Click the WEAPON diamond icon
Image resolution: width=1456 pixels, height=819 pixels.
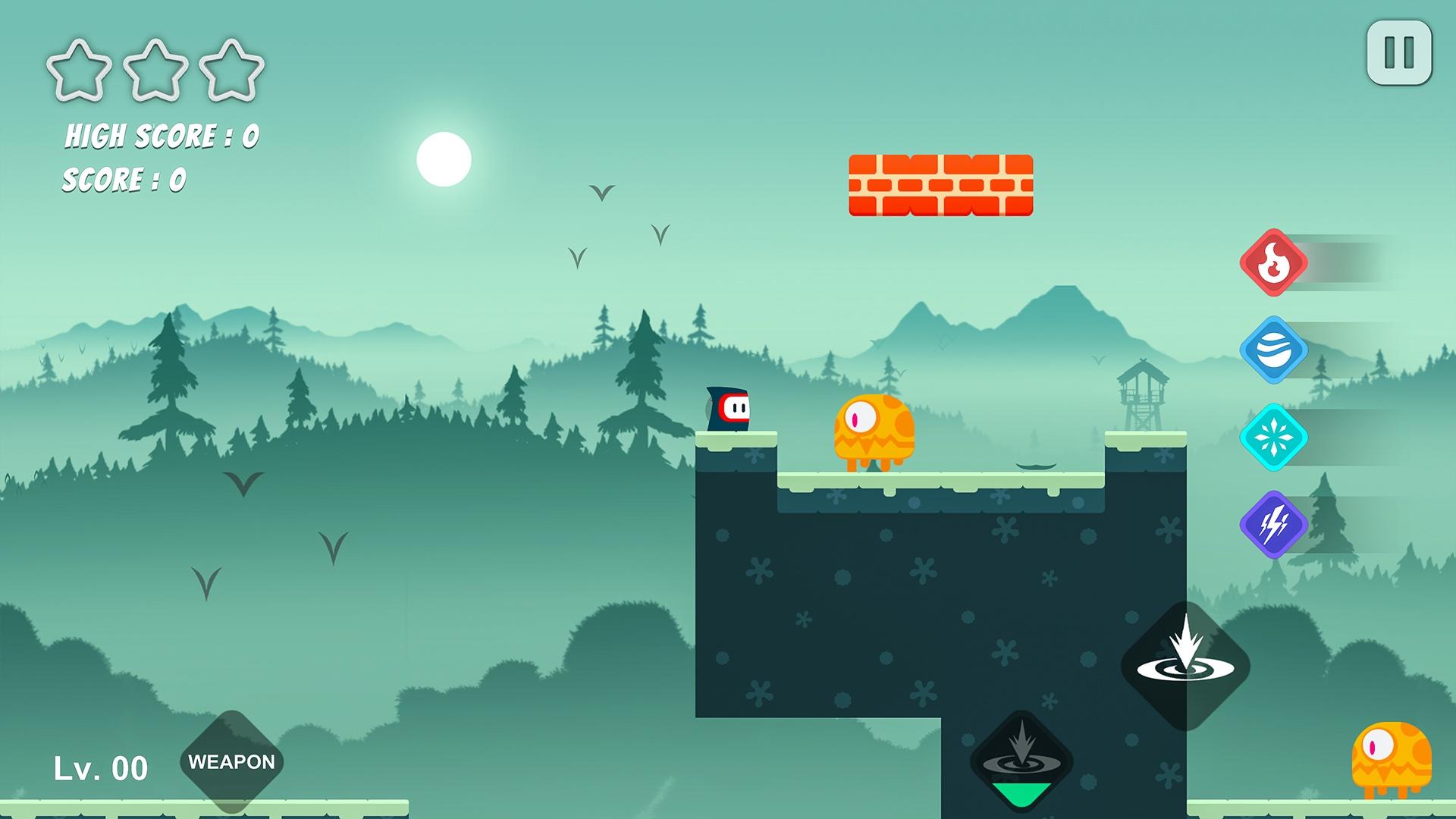click(231, 761)
